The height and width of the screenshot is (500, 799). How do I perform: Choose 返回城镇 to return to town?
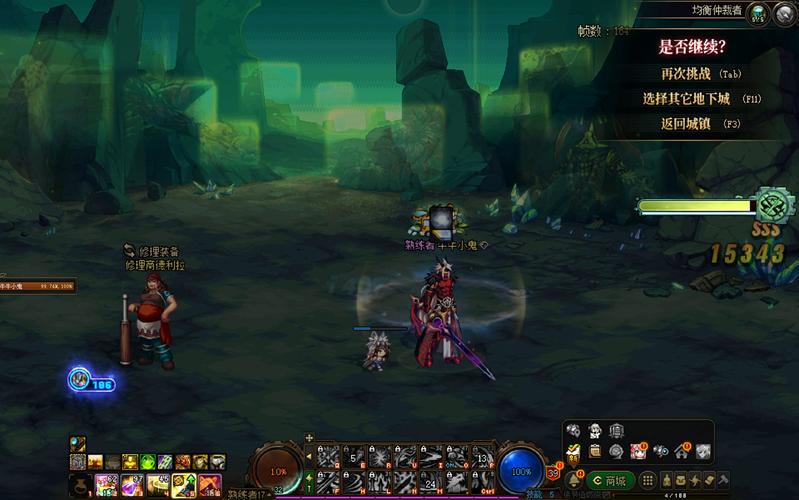click(x=691, y=124)
